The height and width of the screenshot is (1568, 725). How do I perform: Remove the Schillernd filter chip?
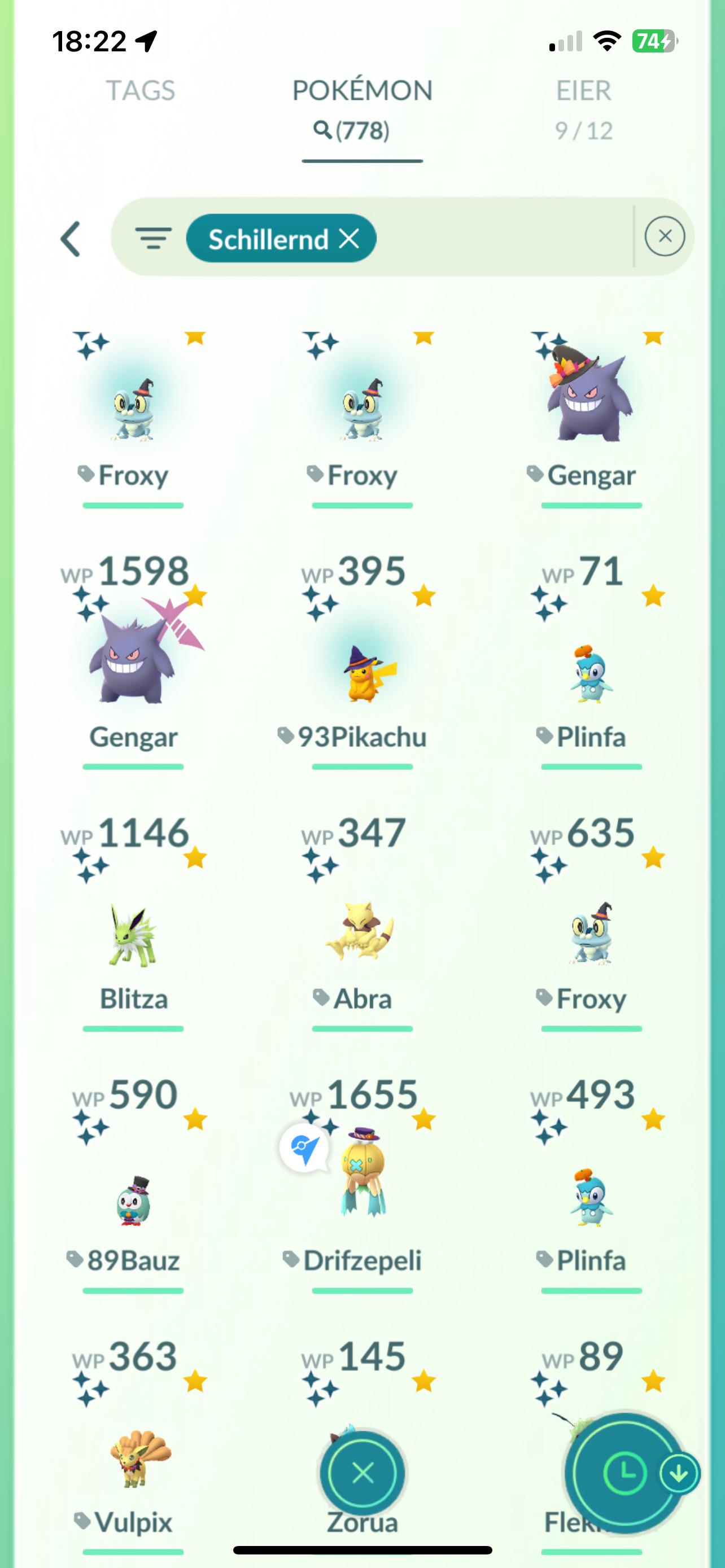point(349,238)
